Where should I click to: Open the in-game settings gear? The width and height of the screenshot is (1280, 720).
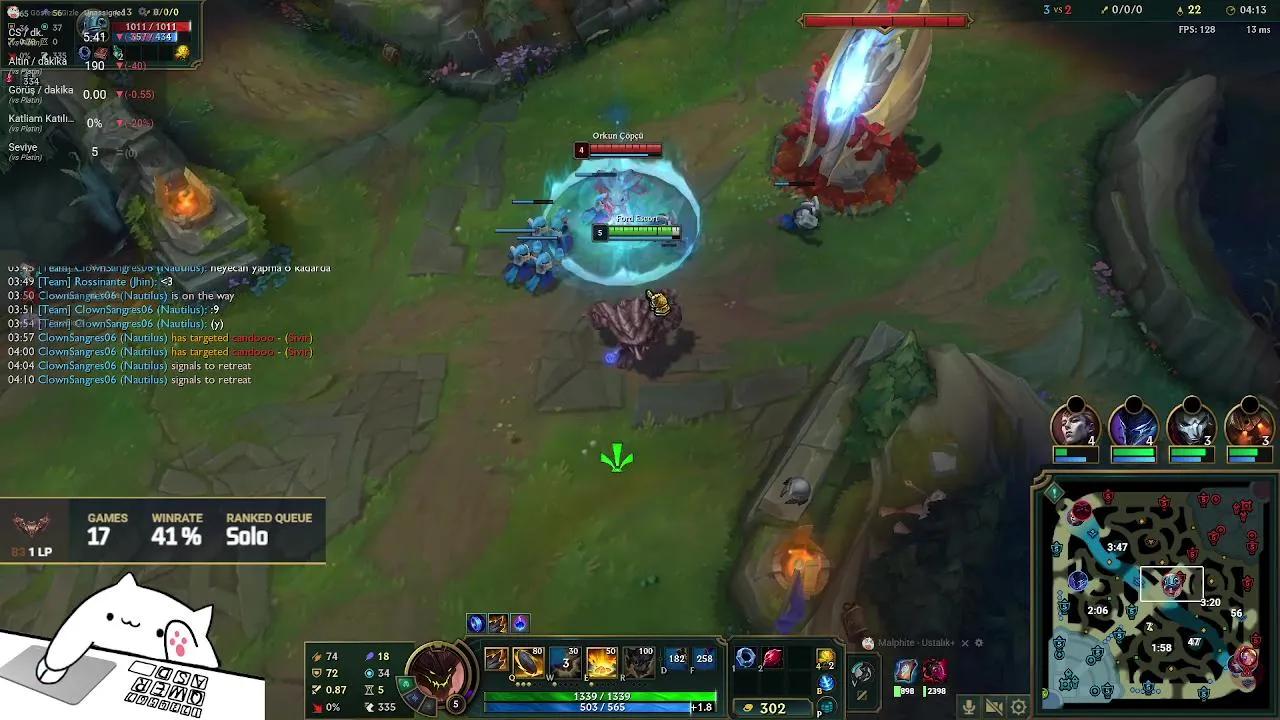coord(1018,706)
